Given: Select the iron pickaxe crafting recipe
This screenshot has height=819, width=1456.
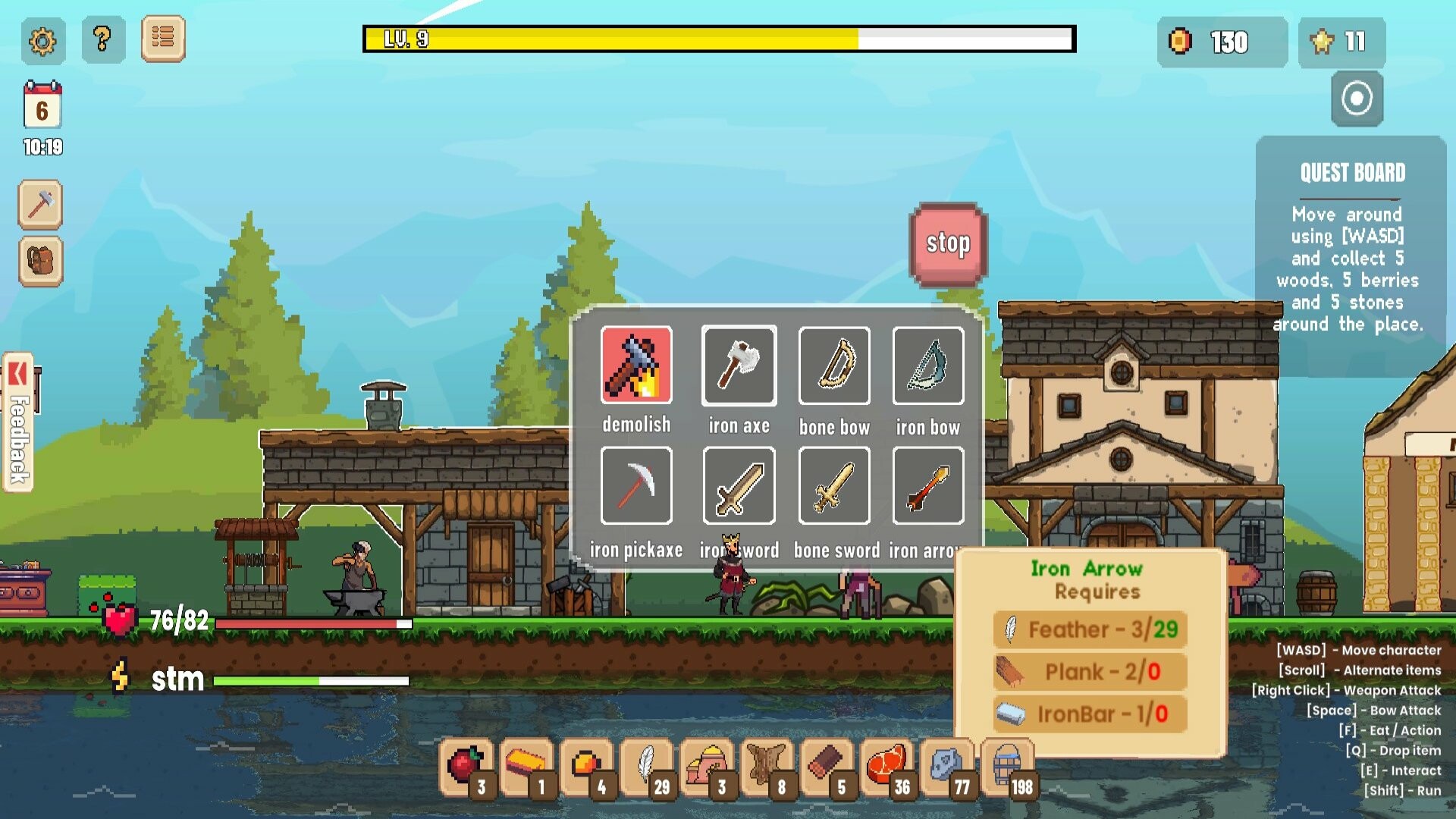Looking at the screenshot, I should pos(637,486).
